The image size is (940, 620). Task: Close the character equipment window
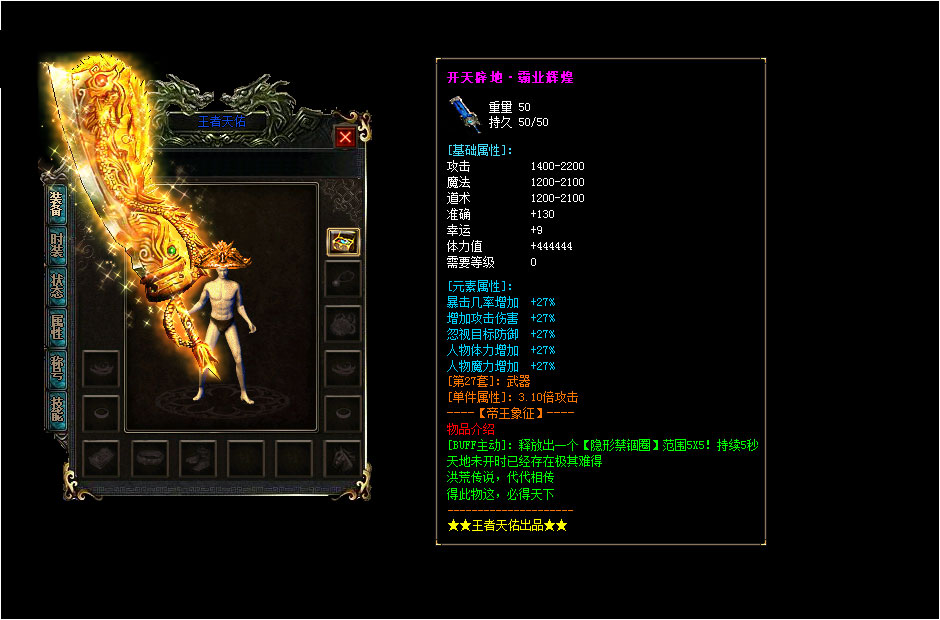[x=345, y=137]
